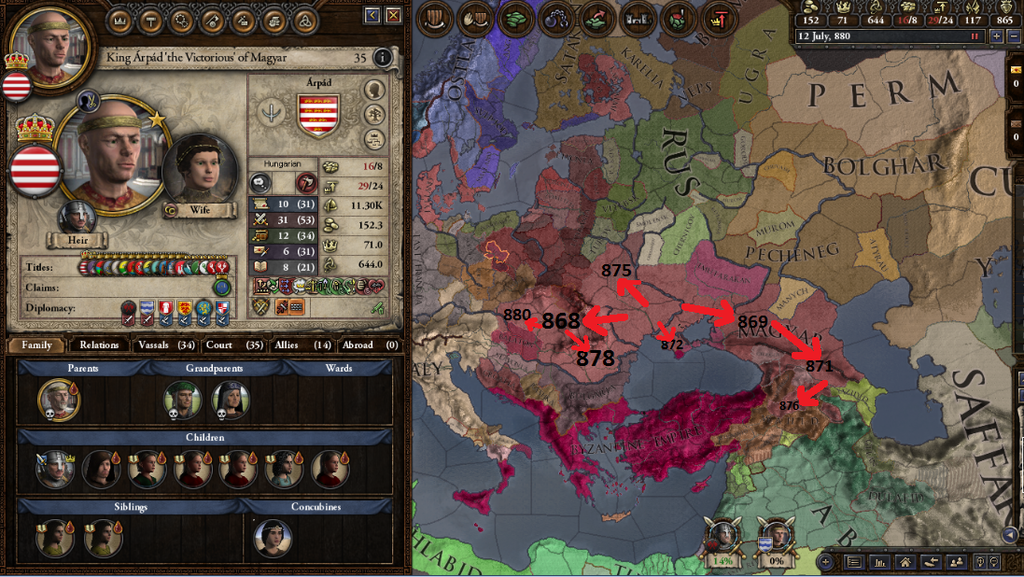
Task: Click the ball-and-chain icon above the map
Action: pyautogui.click(x=556, y=18)
